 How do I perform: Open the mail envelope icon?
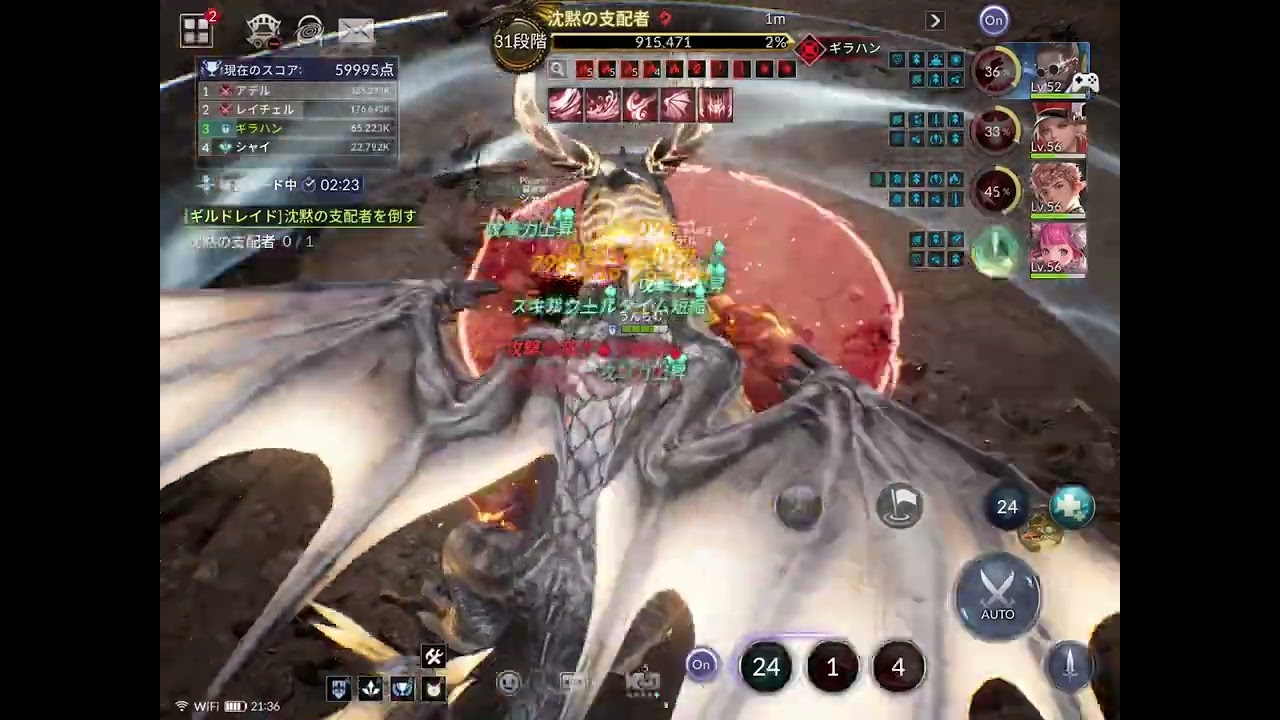point(355,31)
